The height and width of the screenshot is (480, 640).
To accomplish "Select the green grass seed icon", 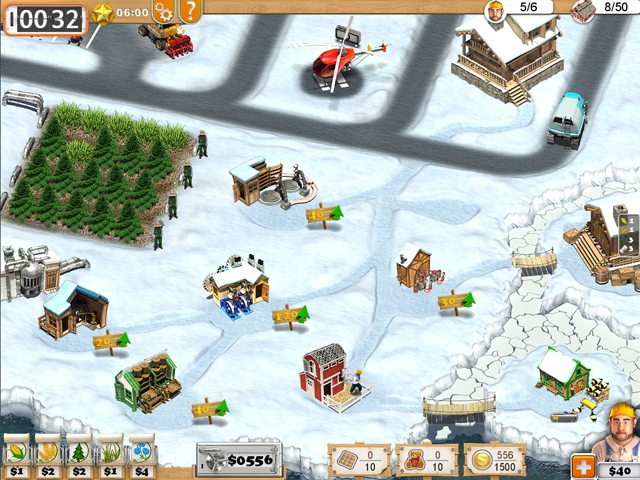I will pyautogui.click(x=110, y=451).
